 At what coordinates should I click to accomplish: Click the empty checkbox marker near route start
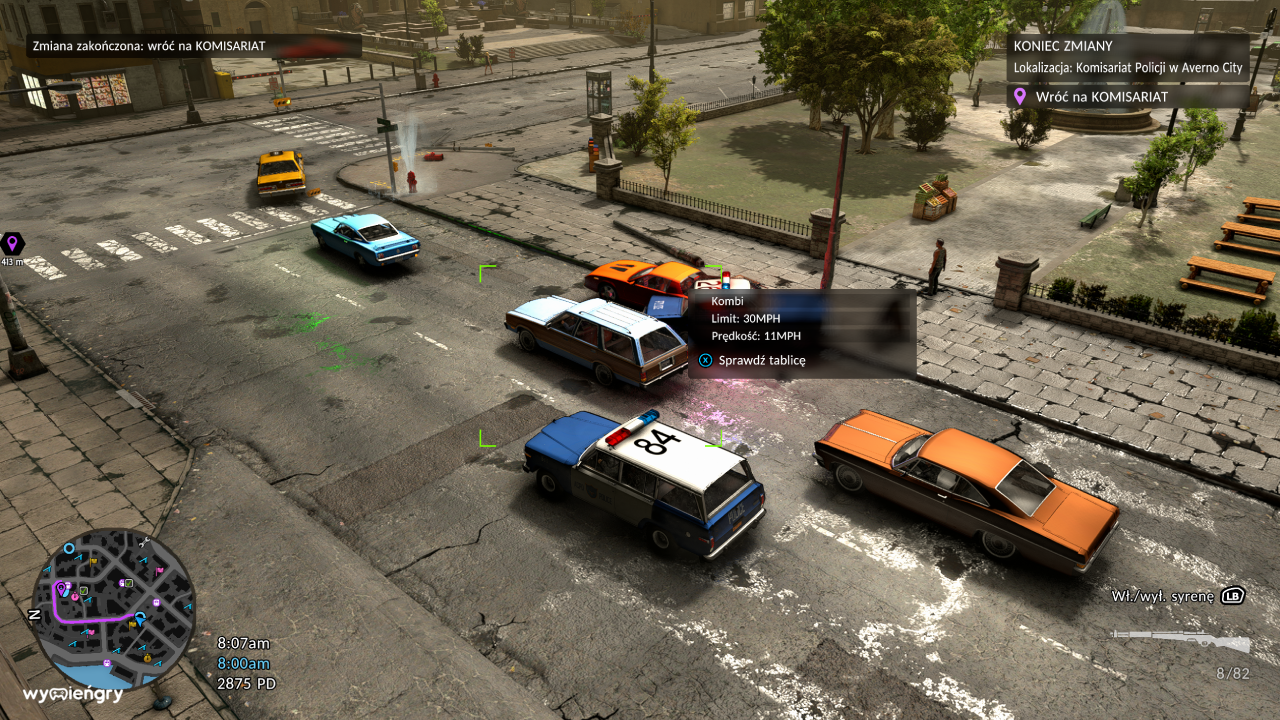point(84,590)
